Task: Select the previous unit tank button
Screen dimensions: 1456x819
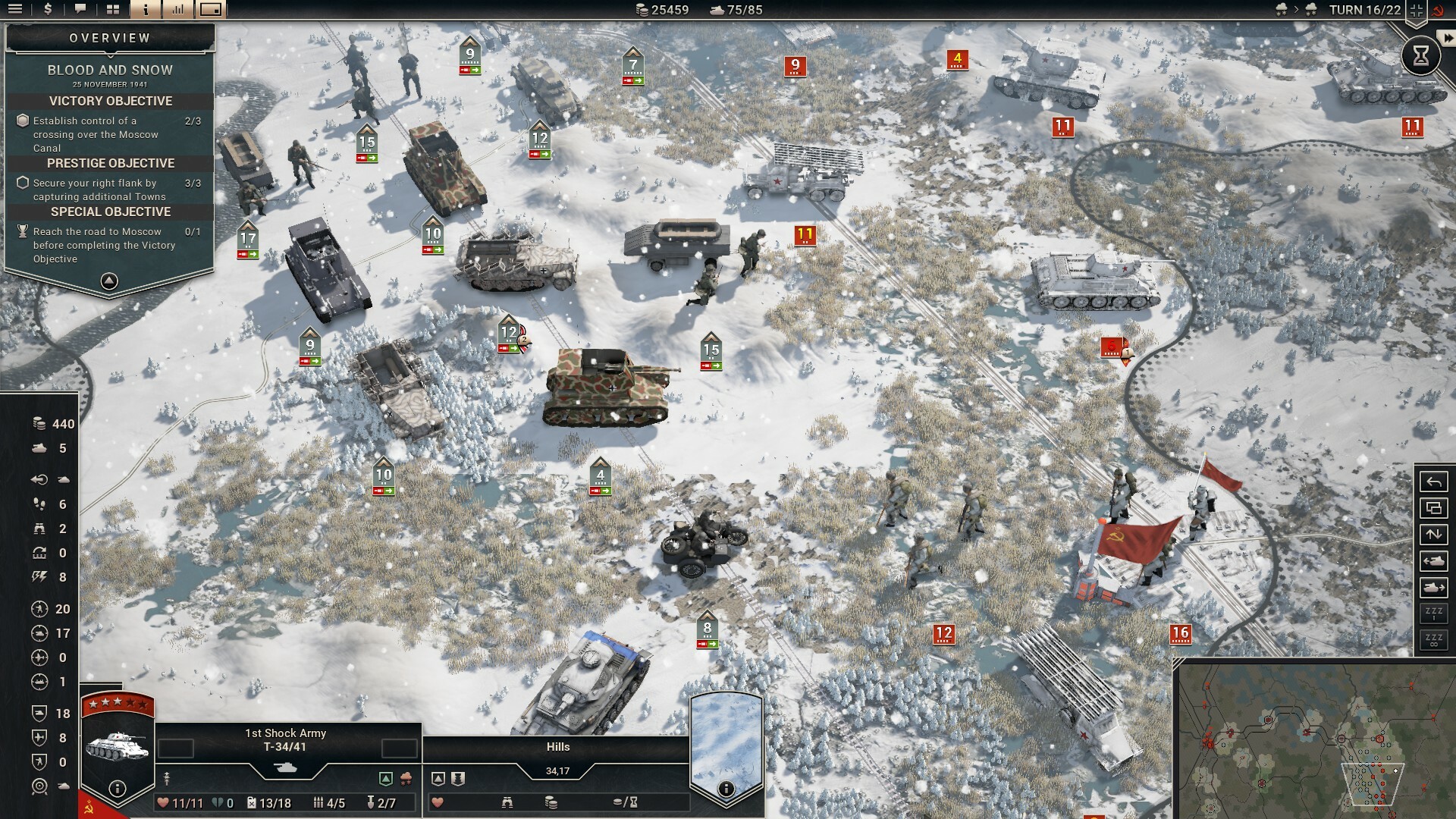Action: 1433,561
